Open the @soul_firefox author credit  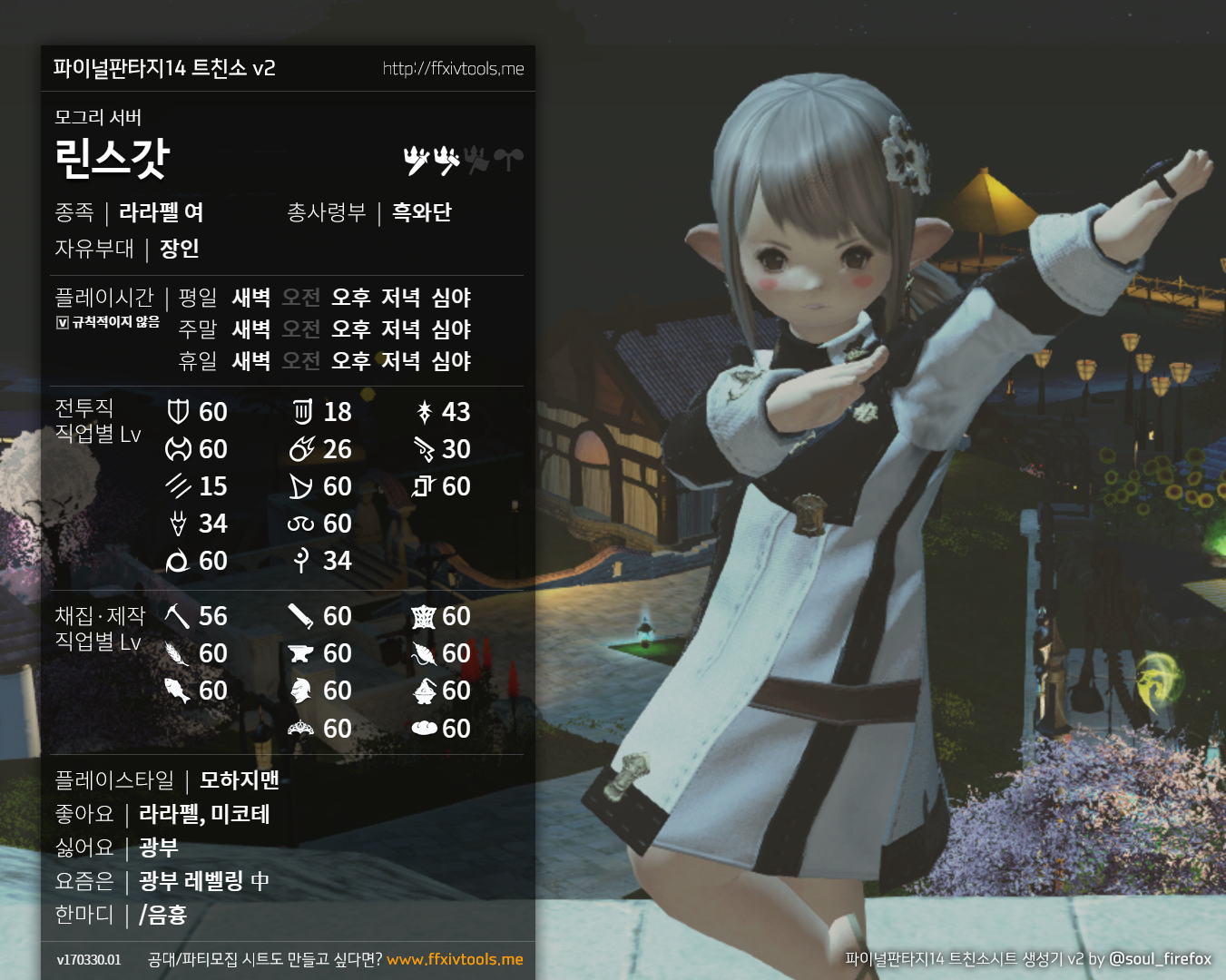pyautogui.click(x=1160, y=958)
